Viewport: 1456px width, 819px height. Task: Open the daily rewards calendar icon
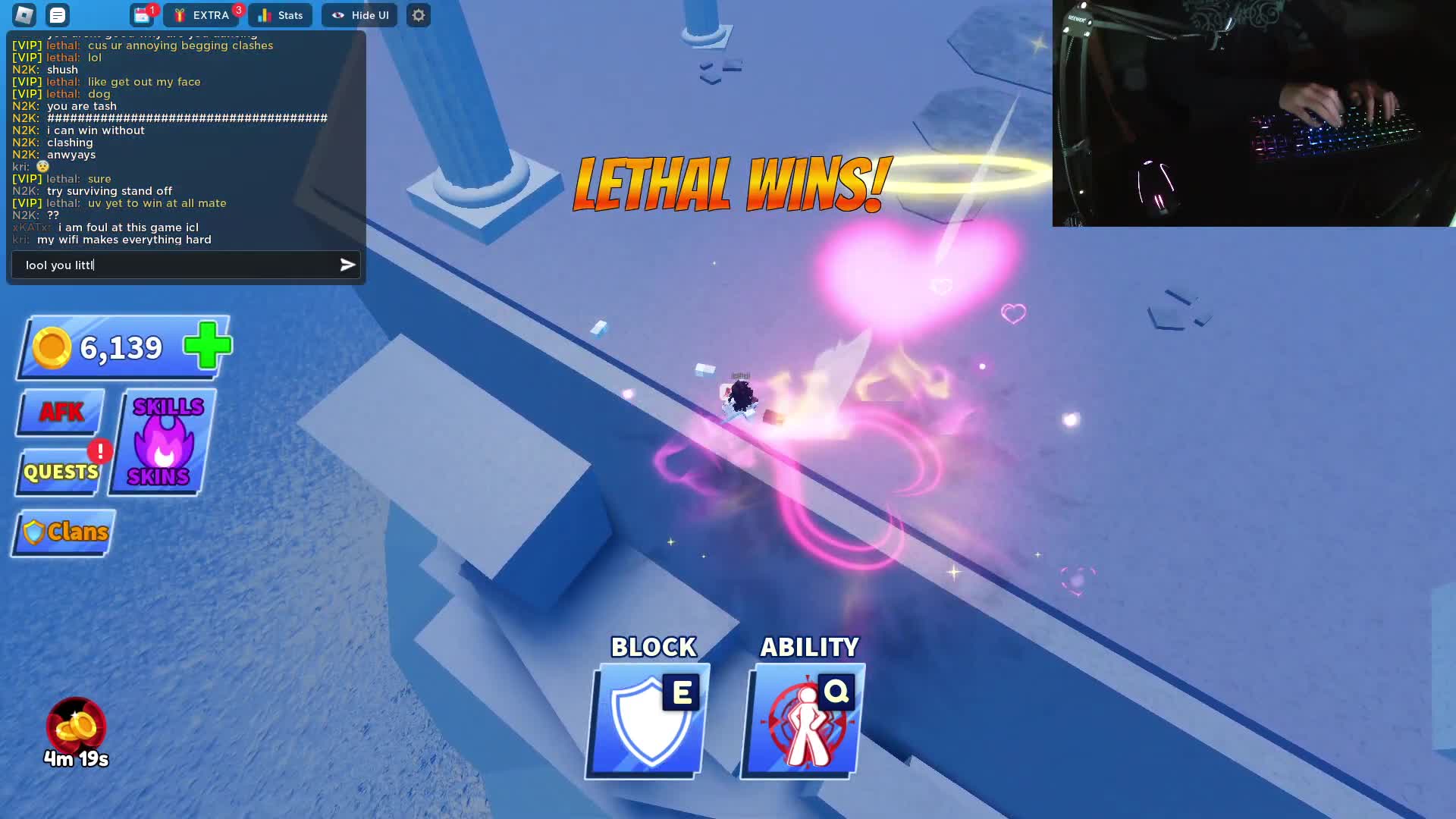[143, 15]
